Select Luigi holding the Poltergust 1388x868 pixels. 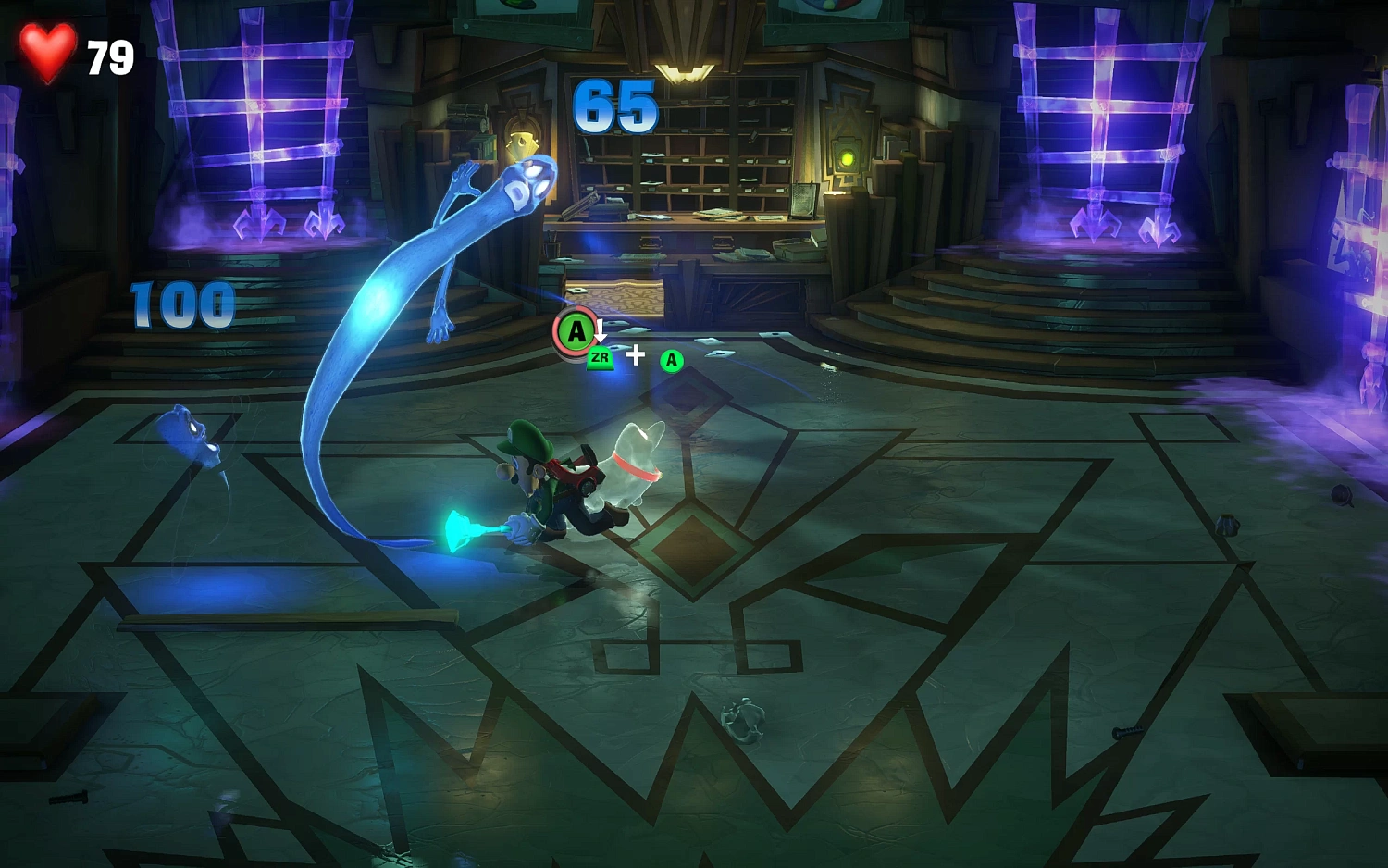point(546,481)
